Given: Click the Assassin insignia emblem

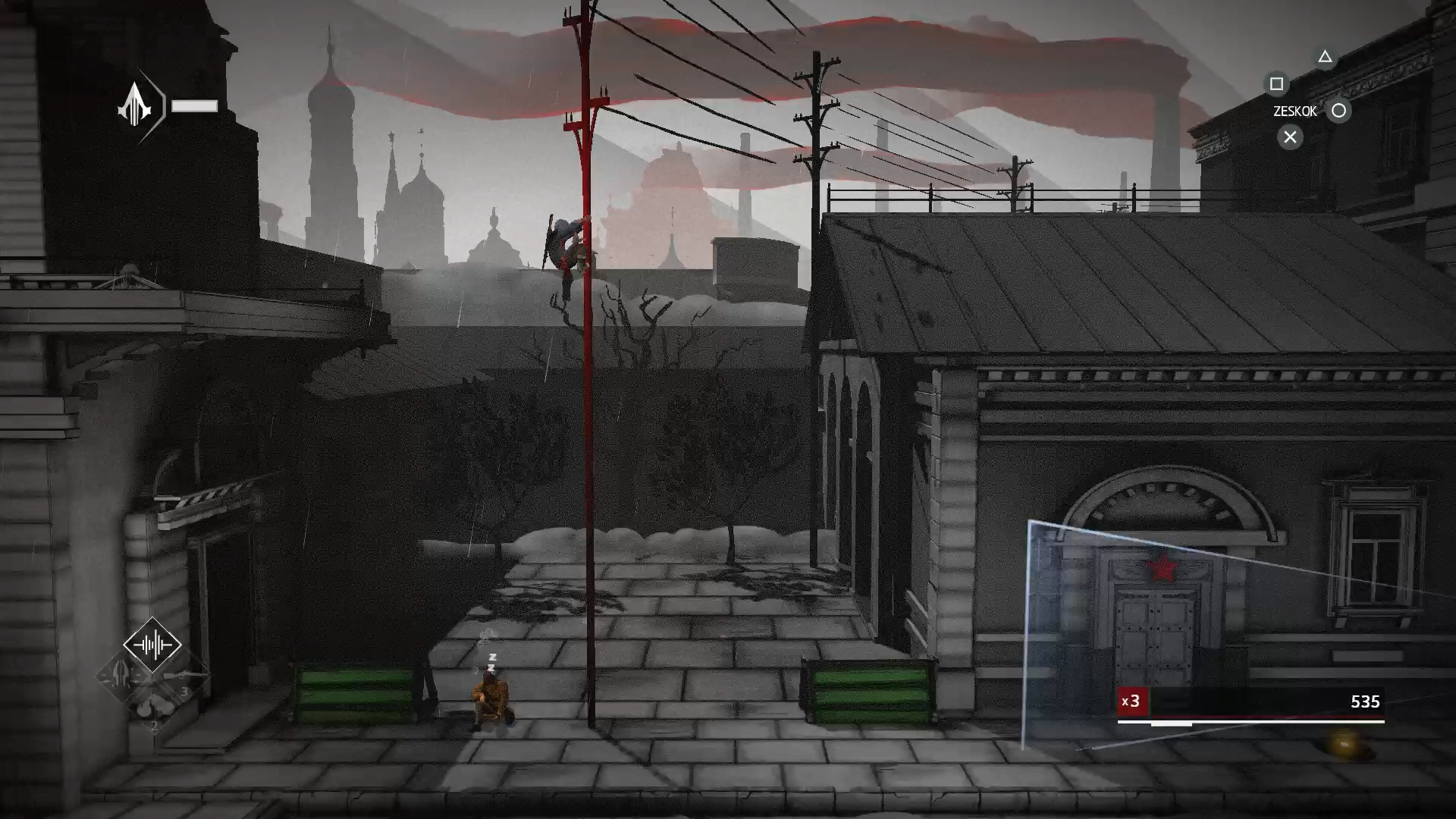Looking at the screenshot, I should click(136, 105).
